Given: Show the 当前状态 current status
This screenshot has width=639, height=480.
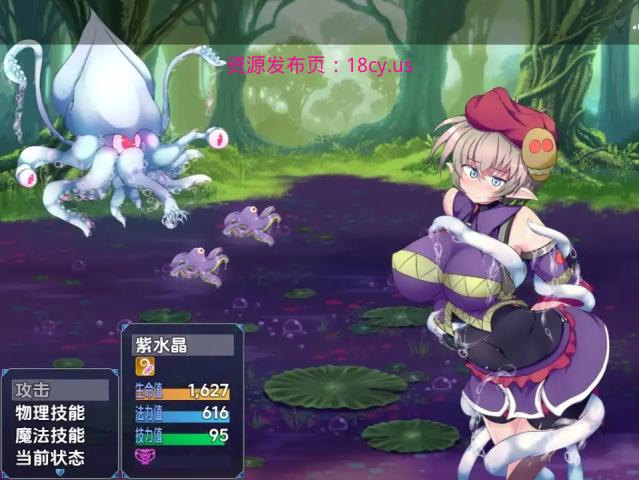Looking at the screenshot, I should coord(58,459).
